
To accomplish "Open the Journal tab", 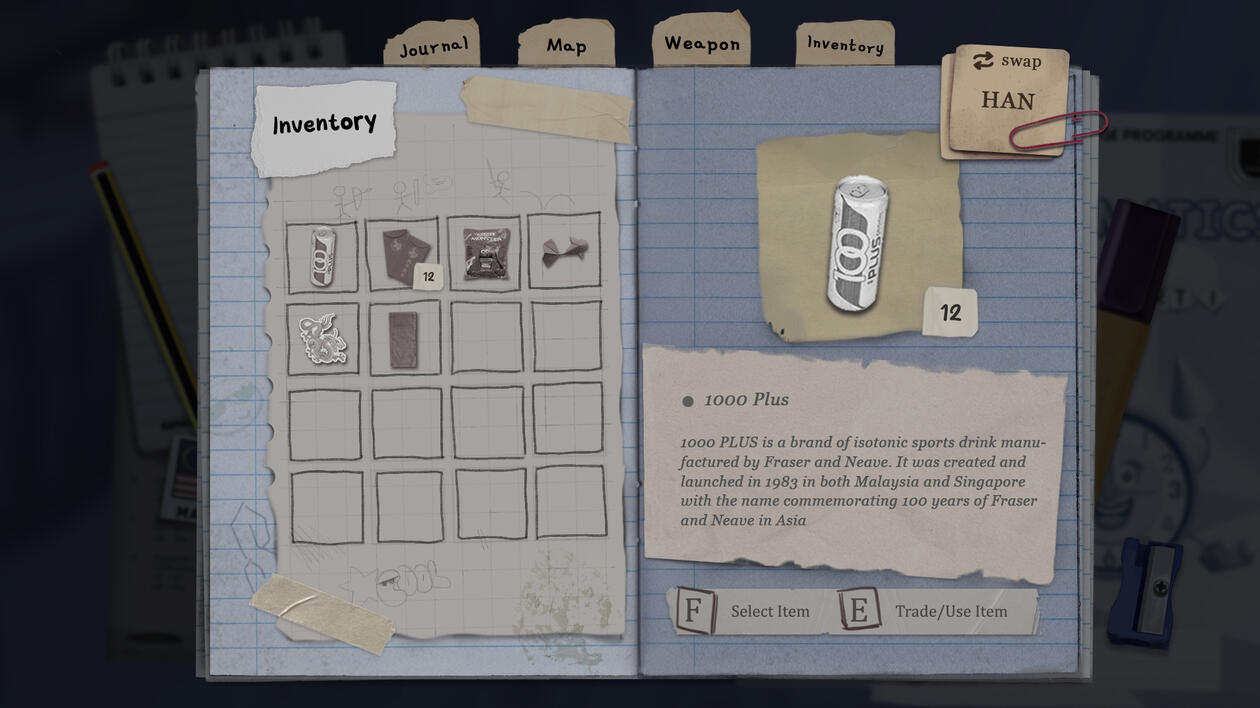I will coord(433,47).
